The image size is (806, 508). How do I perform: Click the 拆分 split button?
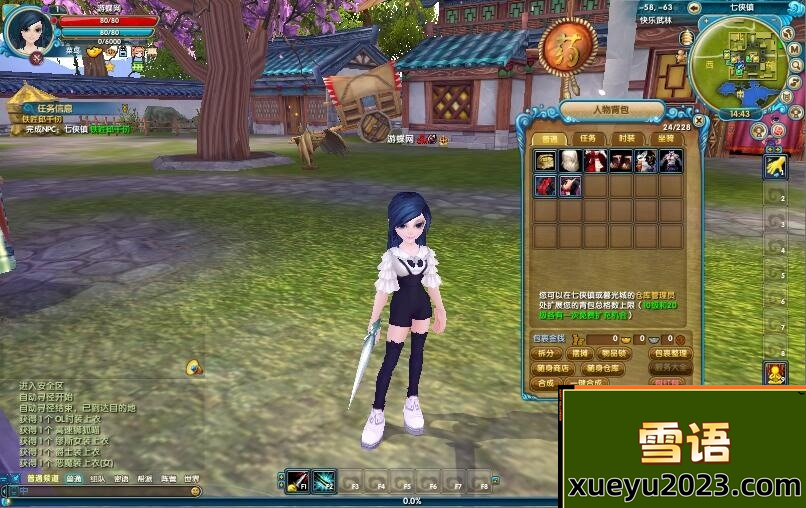point(546,353)
